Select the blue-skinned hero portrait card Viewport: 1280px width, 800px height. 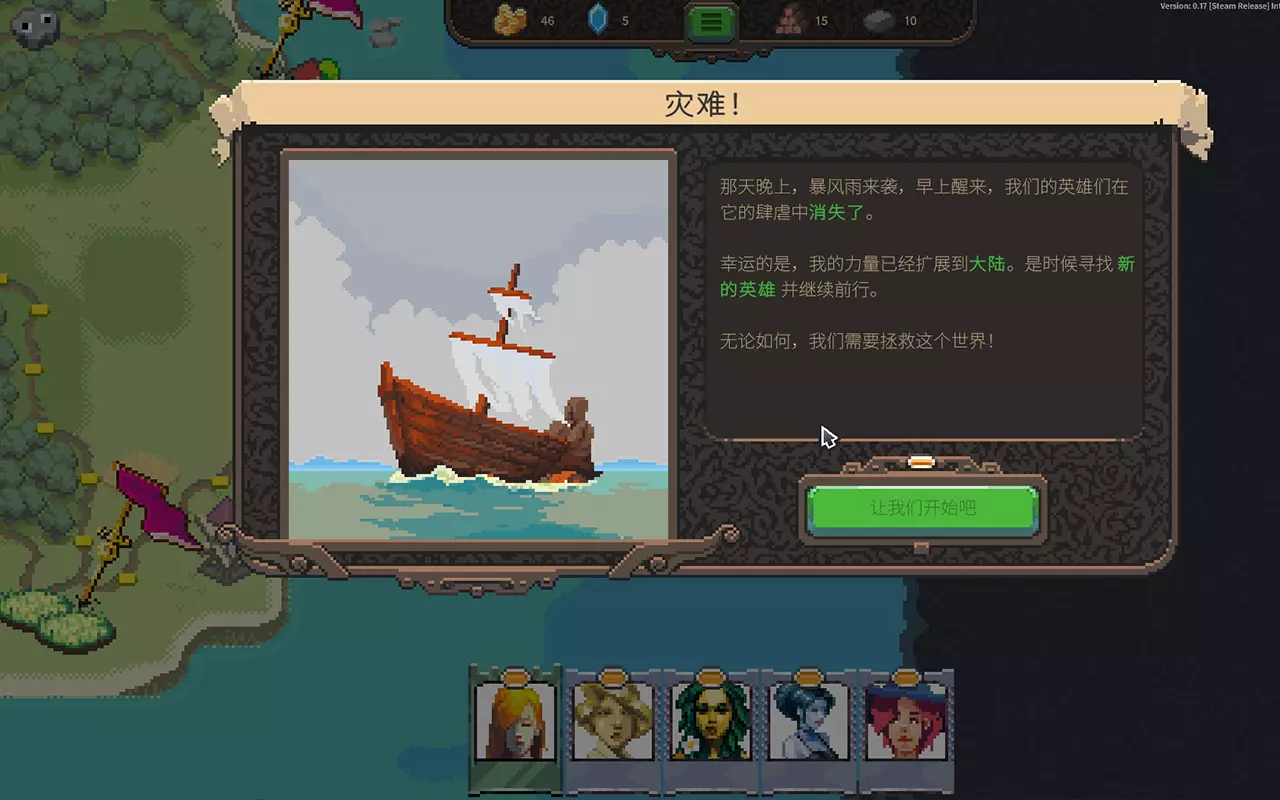pyautogui.click(x=810, y=722)
